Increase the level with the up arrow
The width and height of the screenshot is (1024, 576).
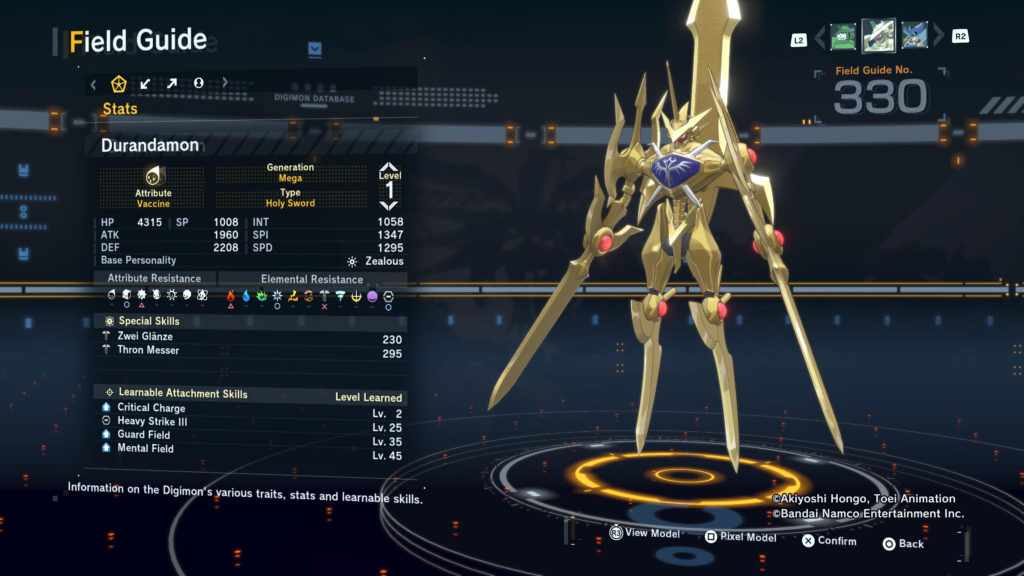(x=389, y=169)
